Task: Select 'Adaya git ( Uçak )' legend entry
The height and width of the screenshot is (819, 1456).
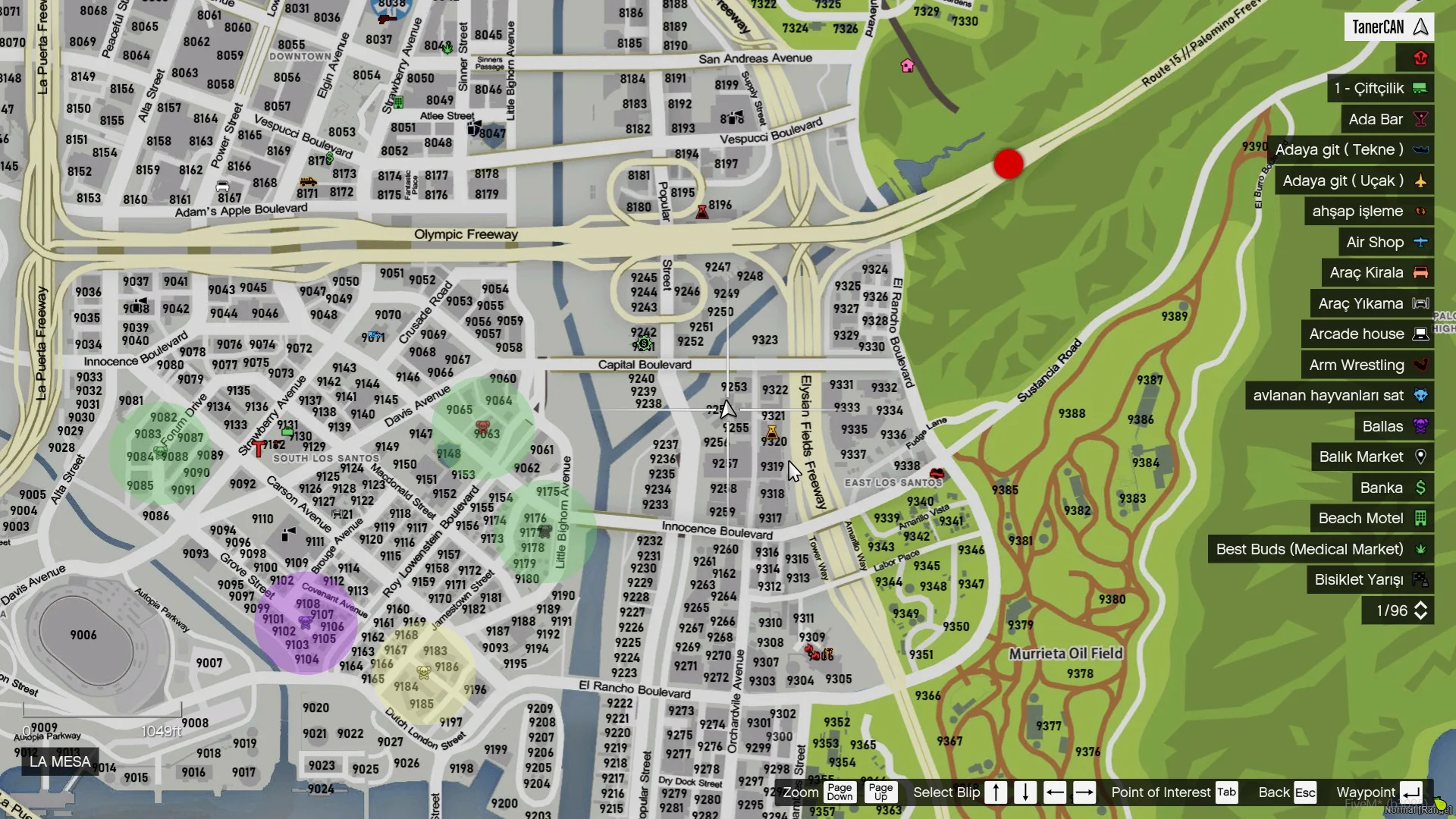Action: [x=1354, y=181]
